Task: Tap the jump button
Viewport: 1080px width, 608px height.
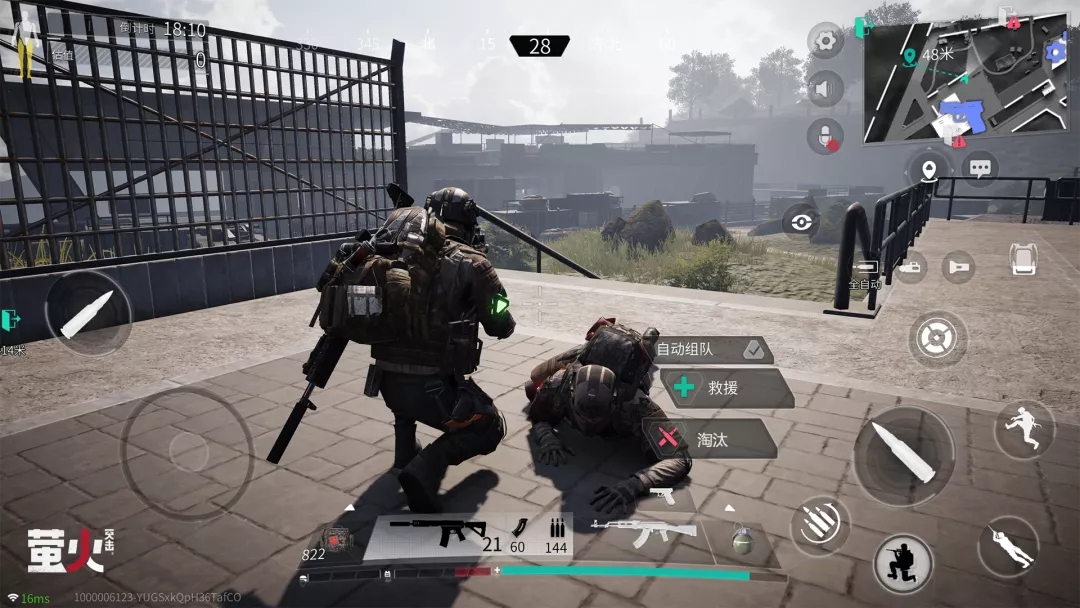Action: pyautogui.click(x=1024, y=430)
